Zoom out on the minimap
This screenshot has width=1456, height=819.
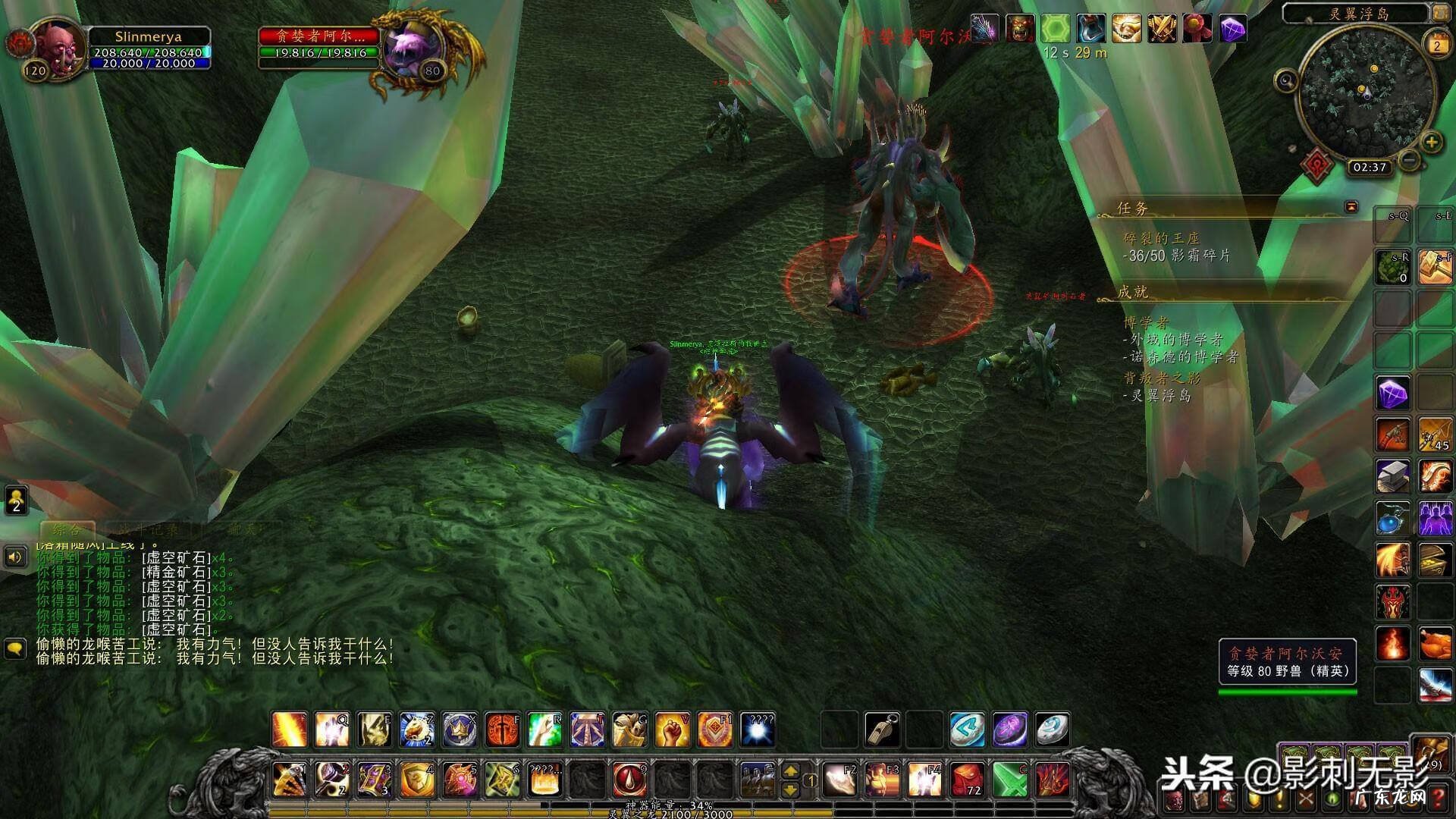(x=1409, y=160)
